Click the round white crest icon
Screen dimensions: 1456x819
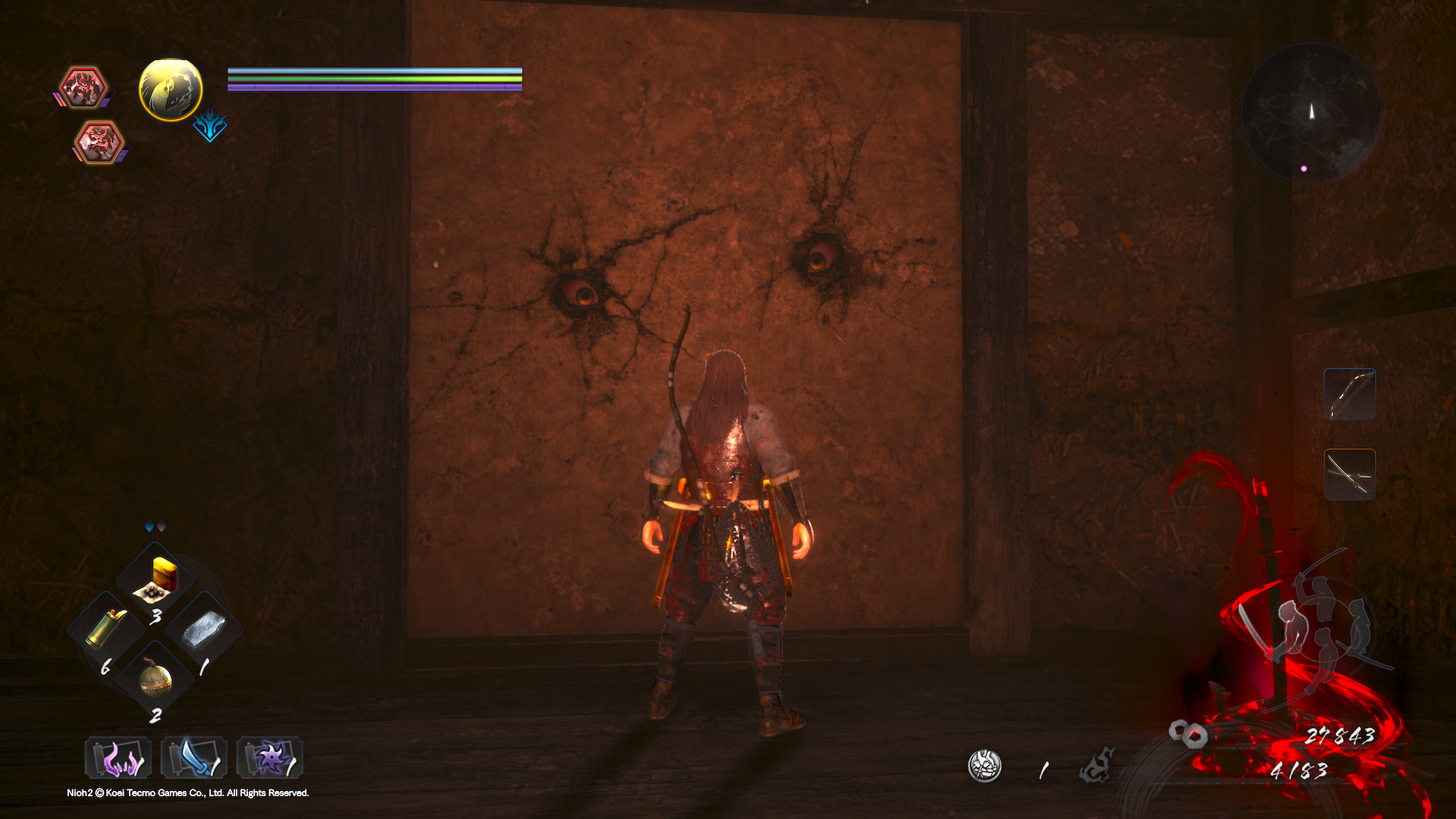(x=984, y=766)
